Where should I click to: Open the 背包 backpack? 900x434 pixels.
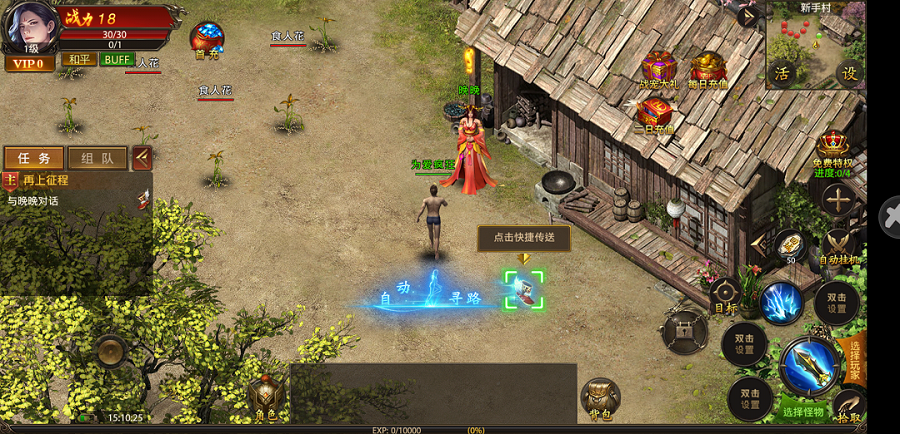[599, 397]
